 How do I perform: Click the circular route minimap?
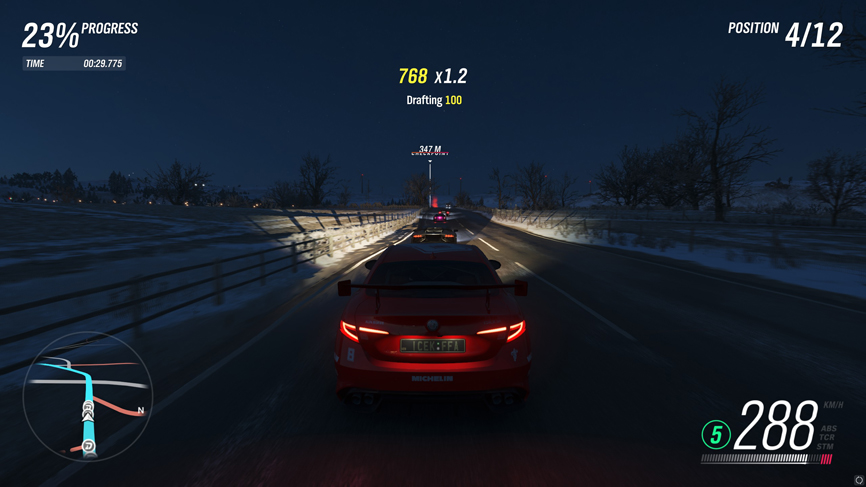pyautogui.click(x=87, y=397)
